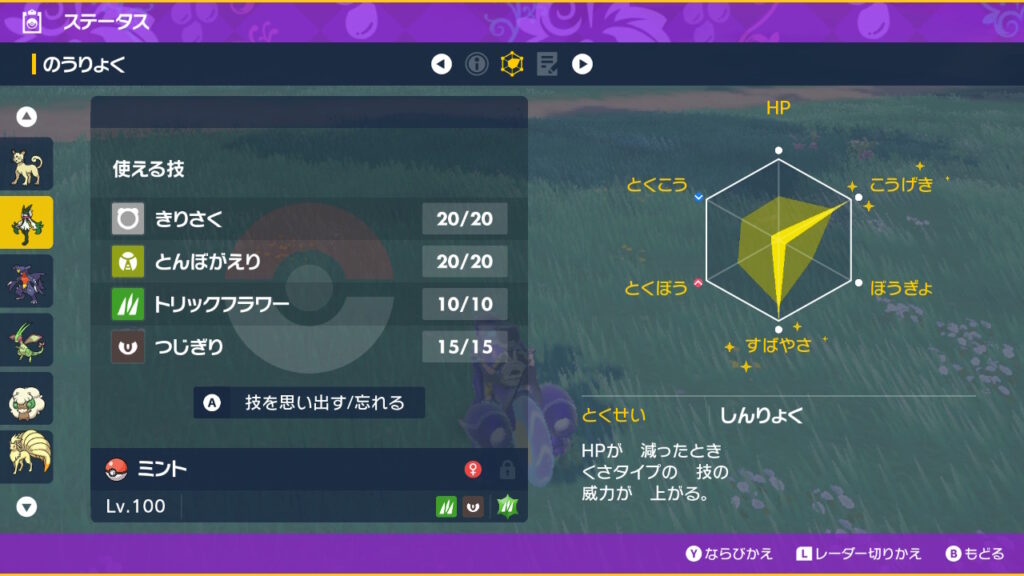
Task: Go to next status page arrow
Action: click(582, 65)
